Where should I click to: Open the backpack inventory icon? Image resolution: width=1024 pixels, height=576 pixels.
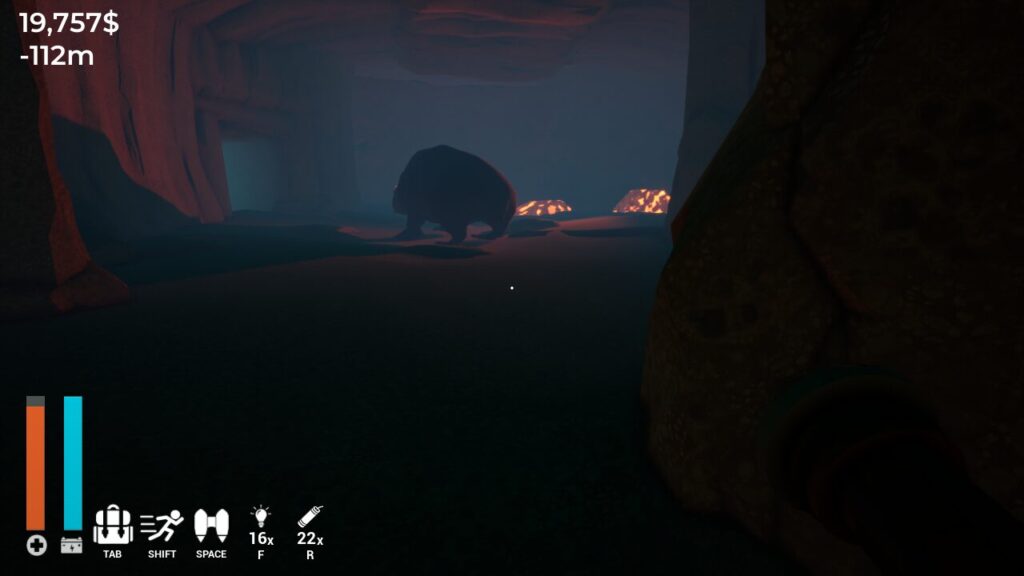(112, 524)
